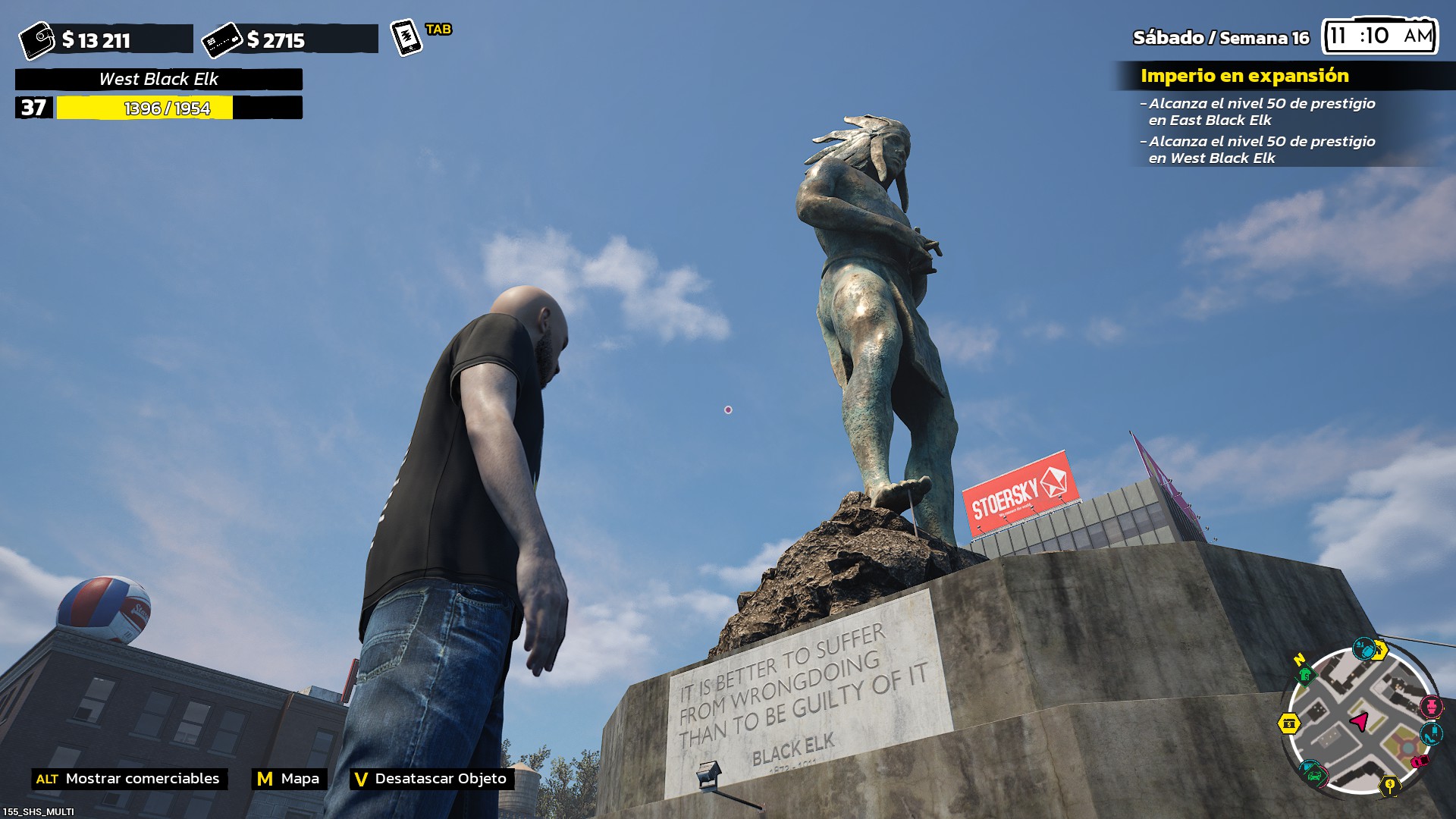Screen dimensions: 1456x819
Task: Click the wallet cash icon
Action: coord(36,40)
